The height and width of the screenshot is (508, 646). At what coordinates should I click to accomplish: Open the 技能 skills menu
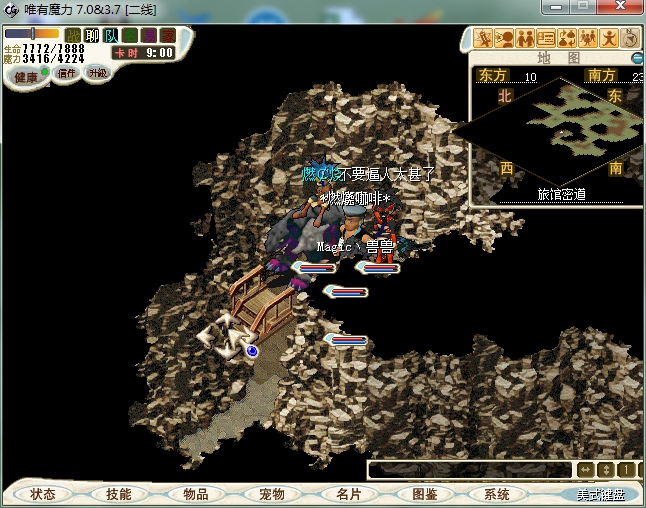[x=118, y=494]
